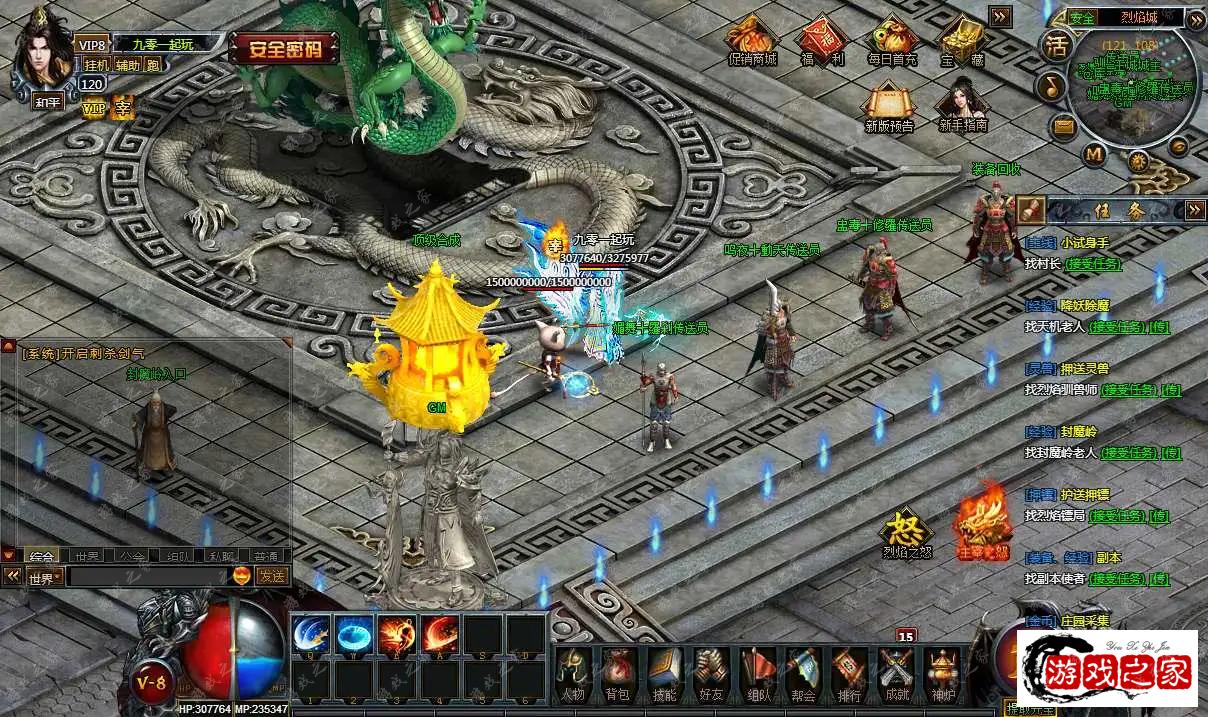Screen dimensions: 1208x717
Task: Collapse the 任务 quest tracker panel
Action: pyautogui.click(x=1194, y=210)
